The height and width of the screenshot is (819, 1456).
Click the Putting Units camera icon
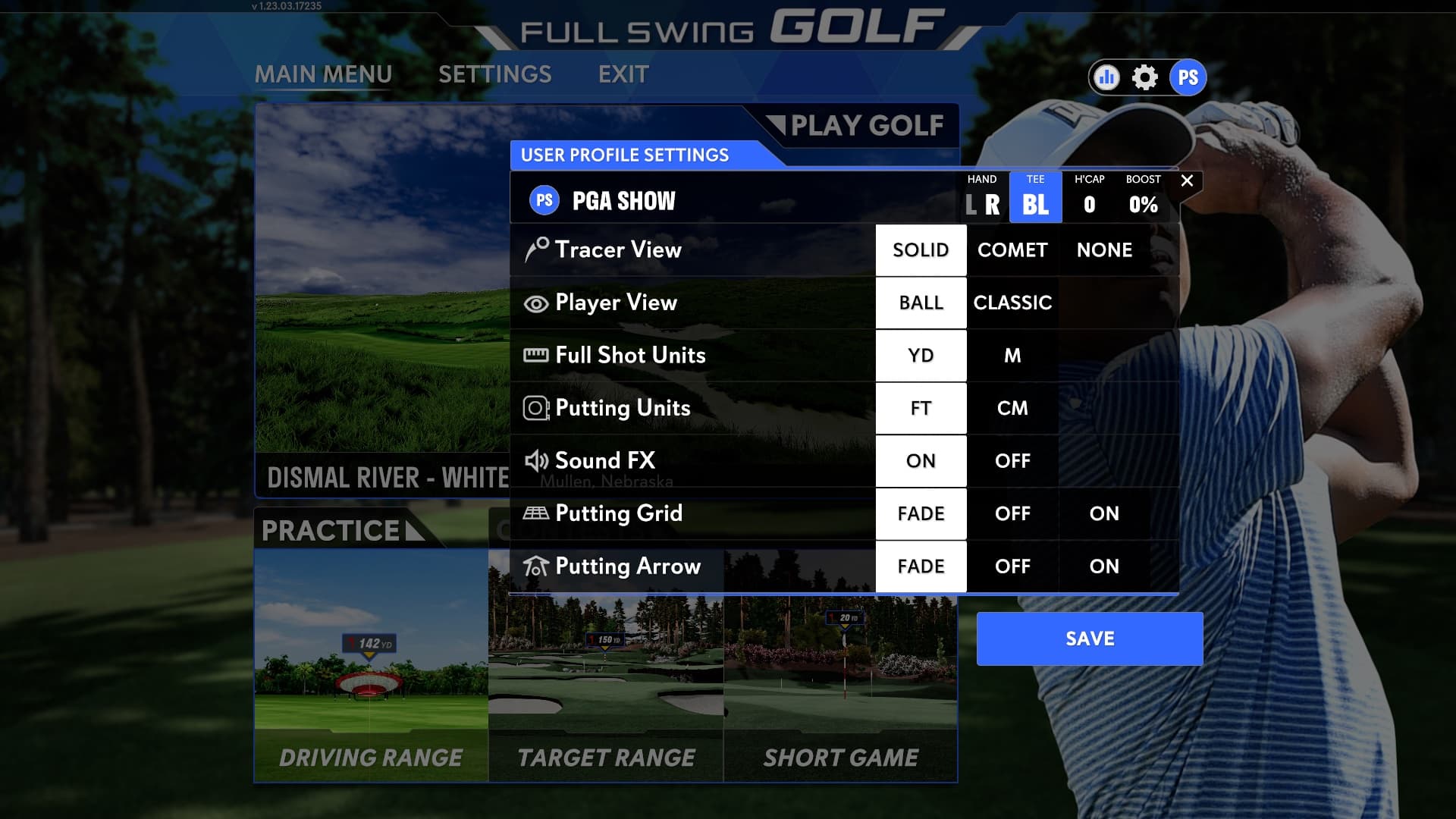(x=537, y=408)
